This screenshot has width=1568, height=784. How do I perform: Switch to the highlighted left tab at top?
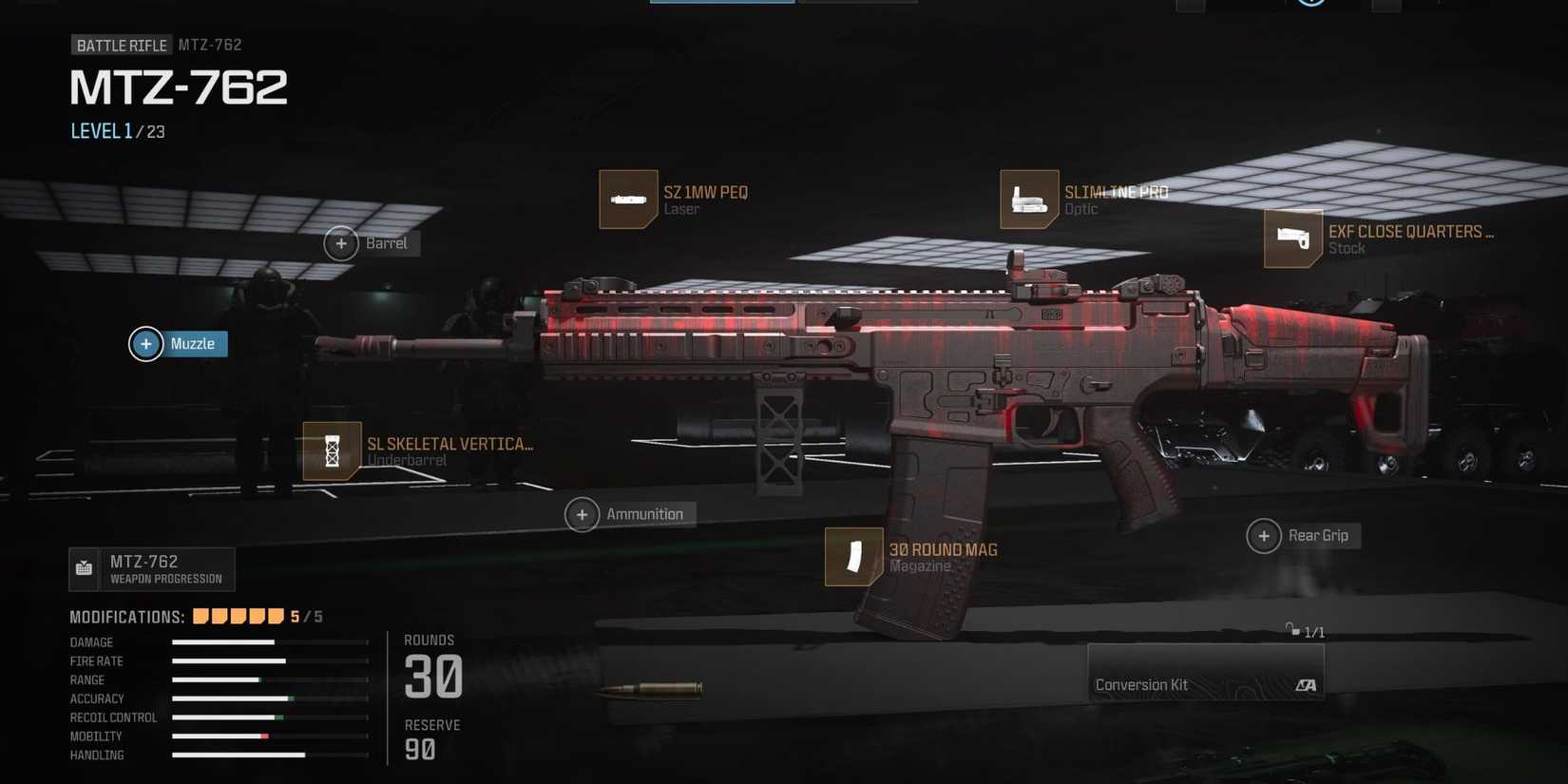click(721, 3)
